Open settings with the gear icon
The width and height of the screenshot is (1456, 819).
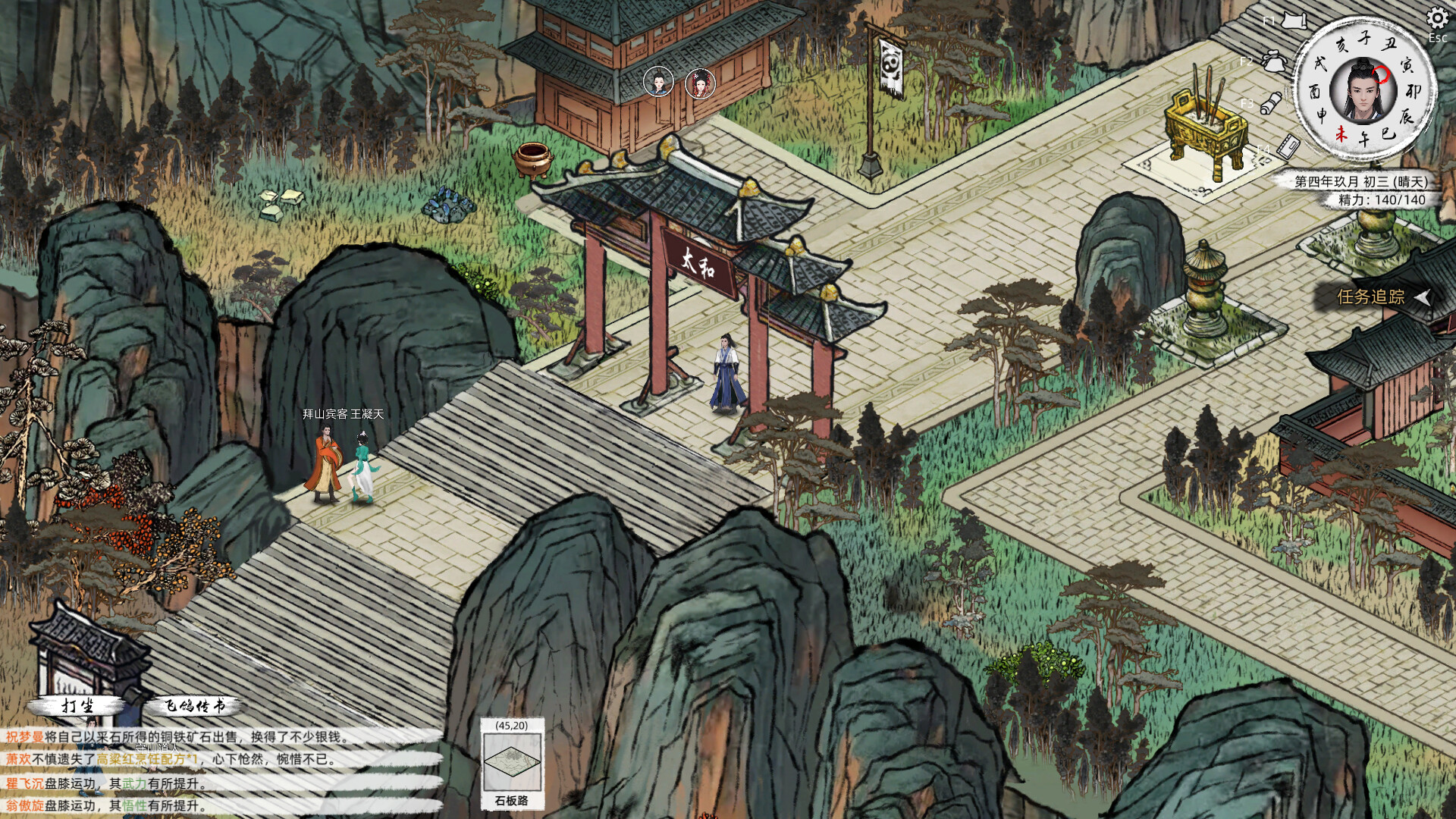click(x=1438, y=18)
